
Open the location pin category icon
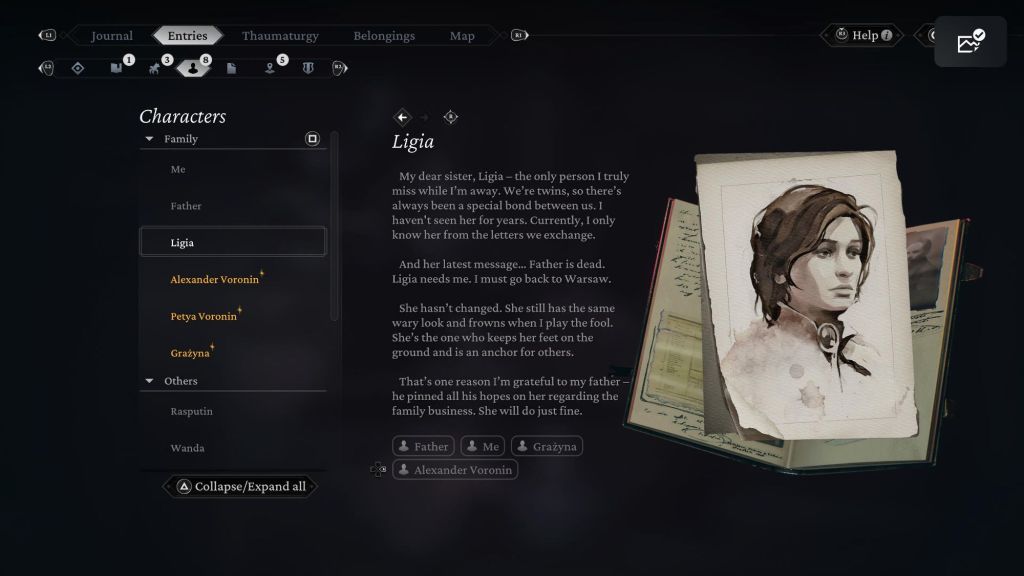click(x=270, y=68)
